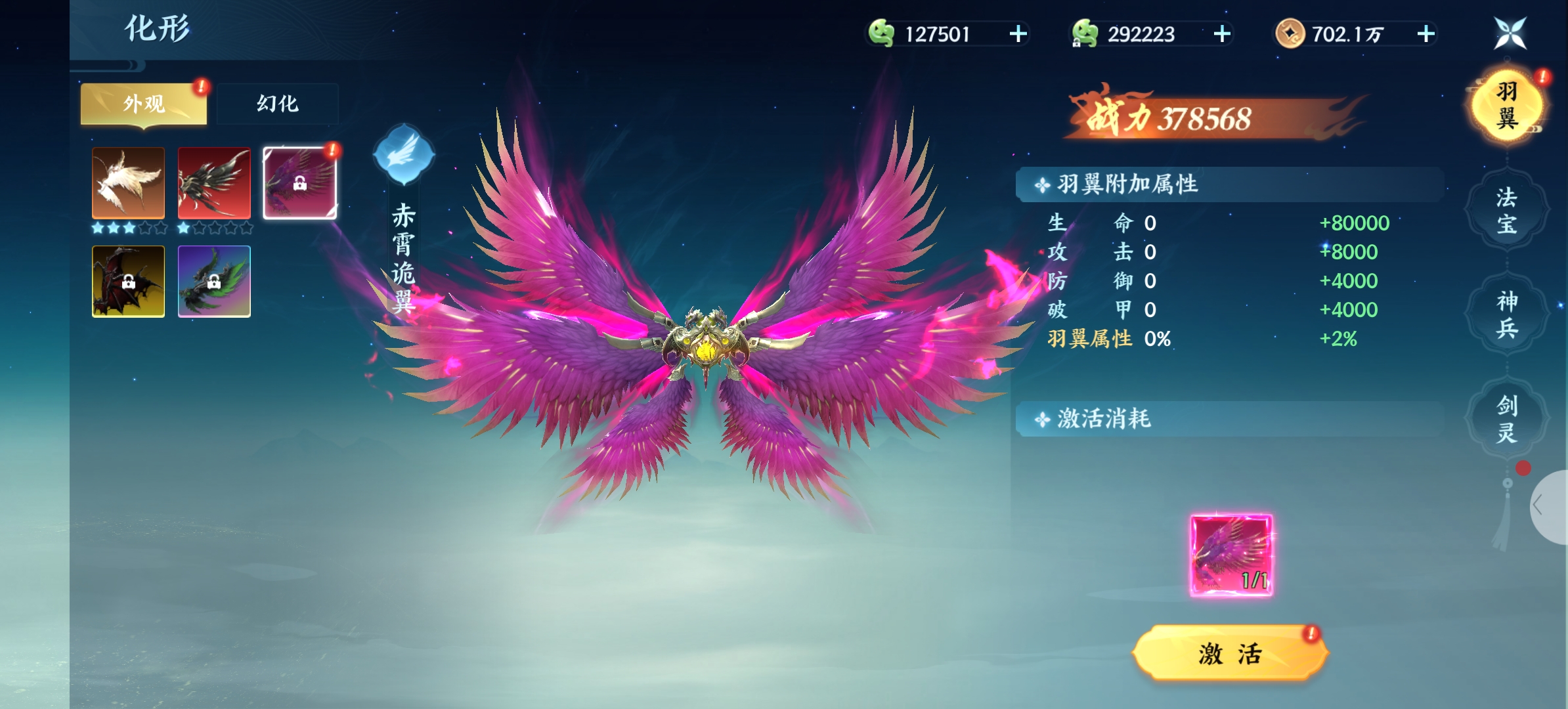Choose the black wings on red thumbnail

[x=214, y=183]
